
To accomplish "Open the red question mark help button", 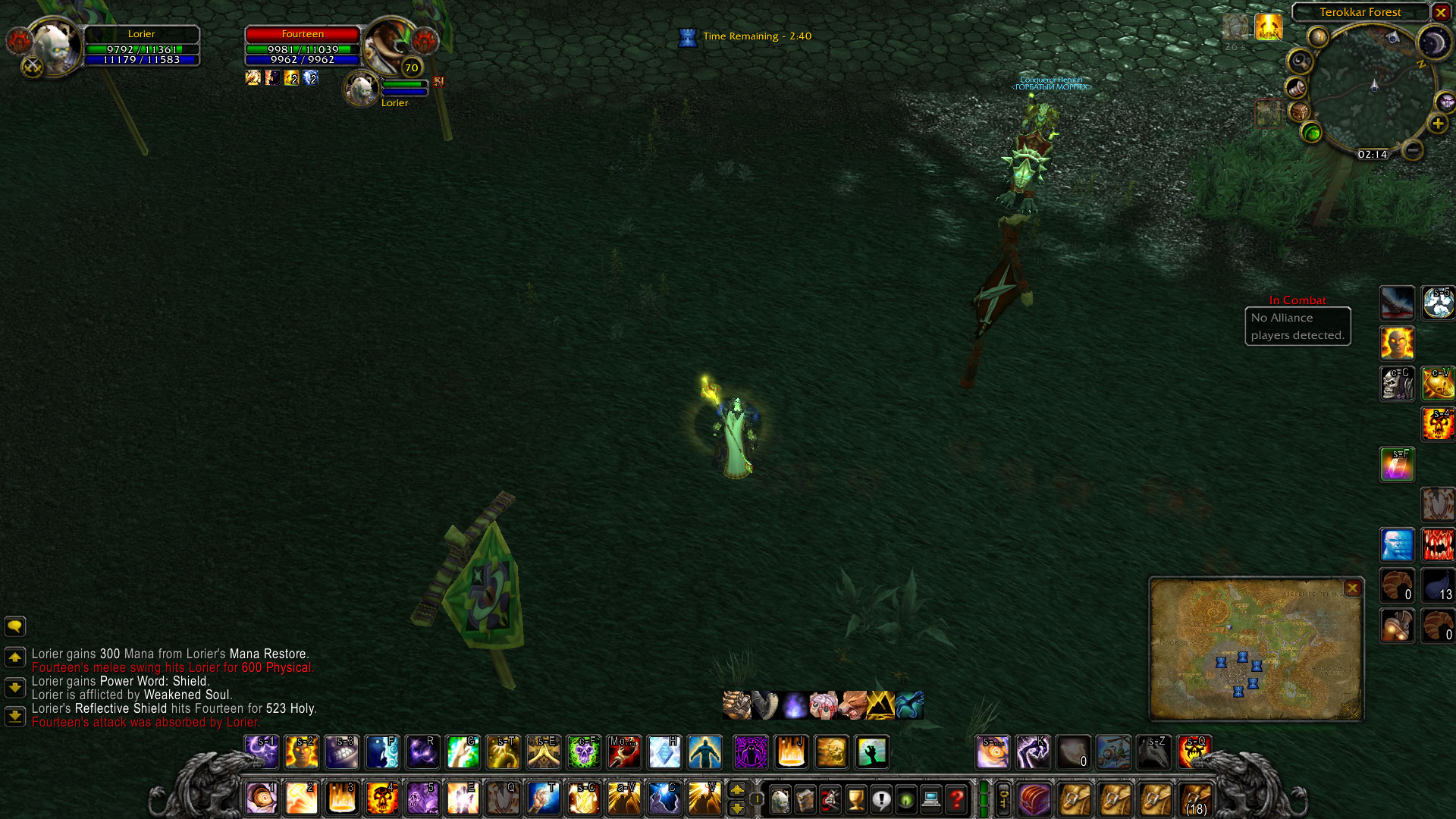I will (956, 799).
